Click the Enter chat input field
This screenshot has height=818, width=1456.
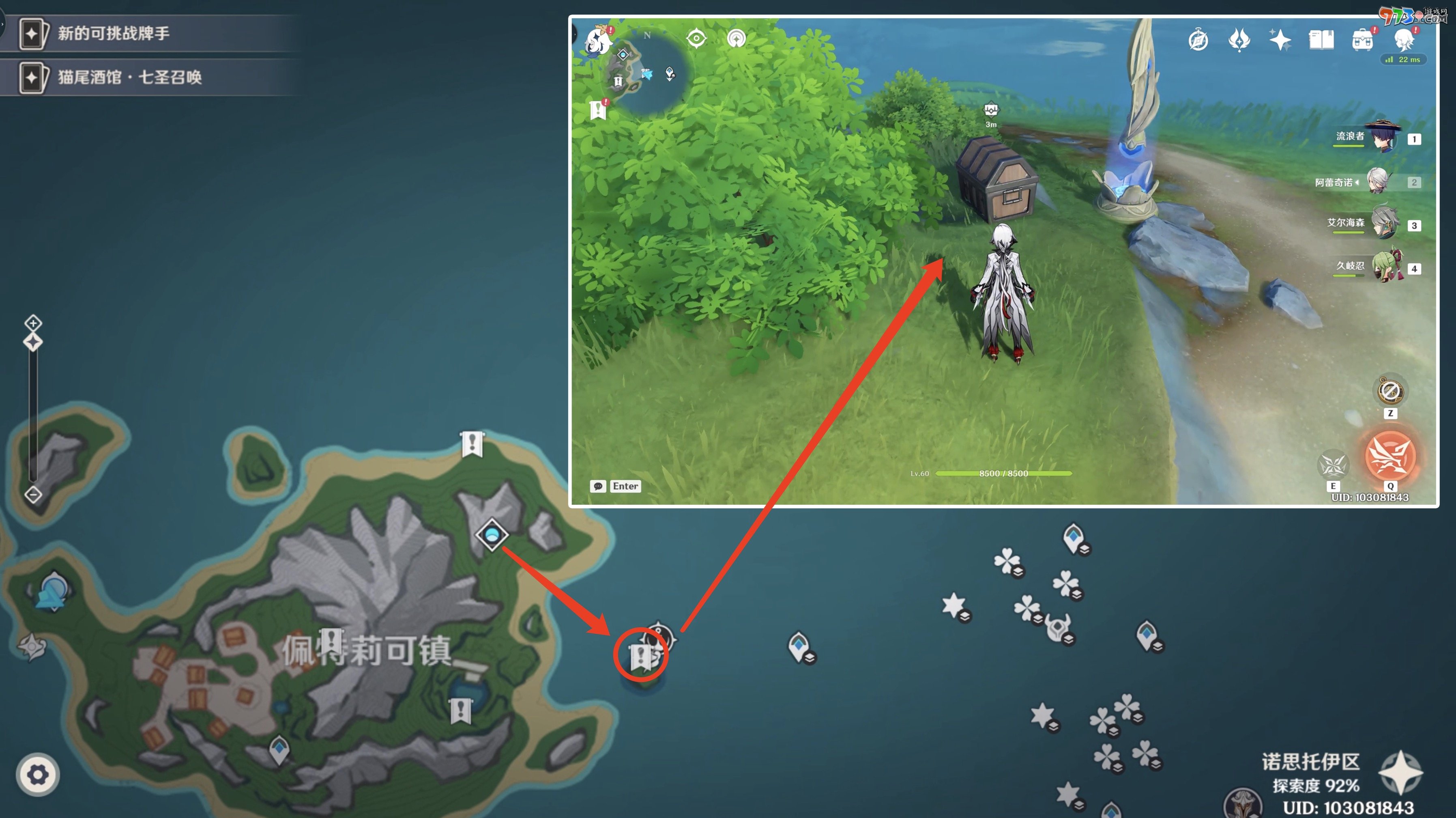625,486
